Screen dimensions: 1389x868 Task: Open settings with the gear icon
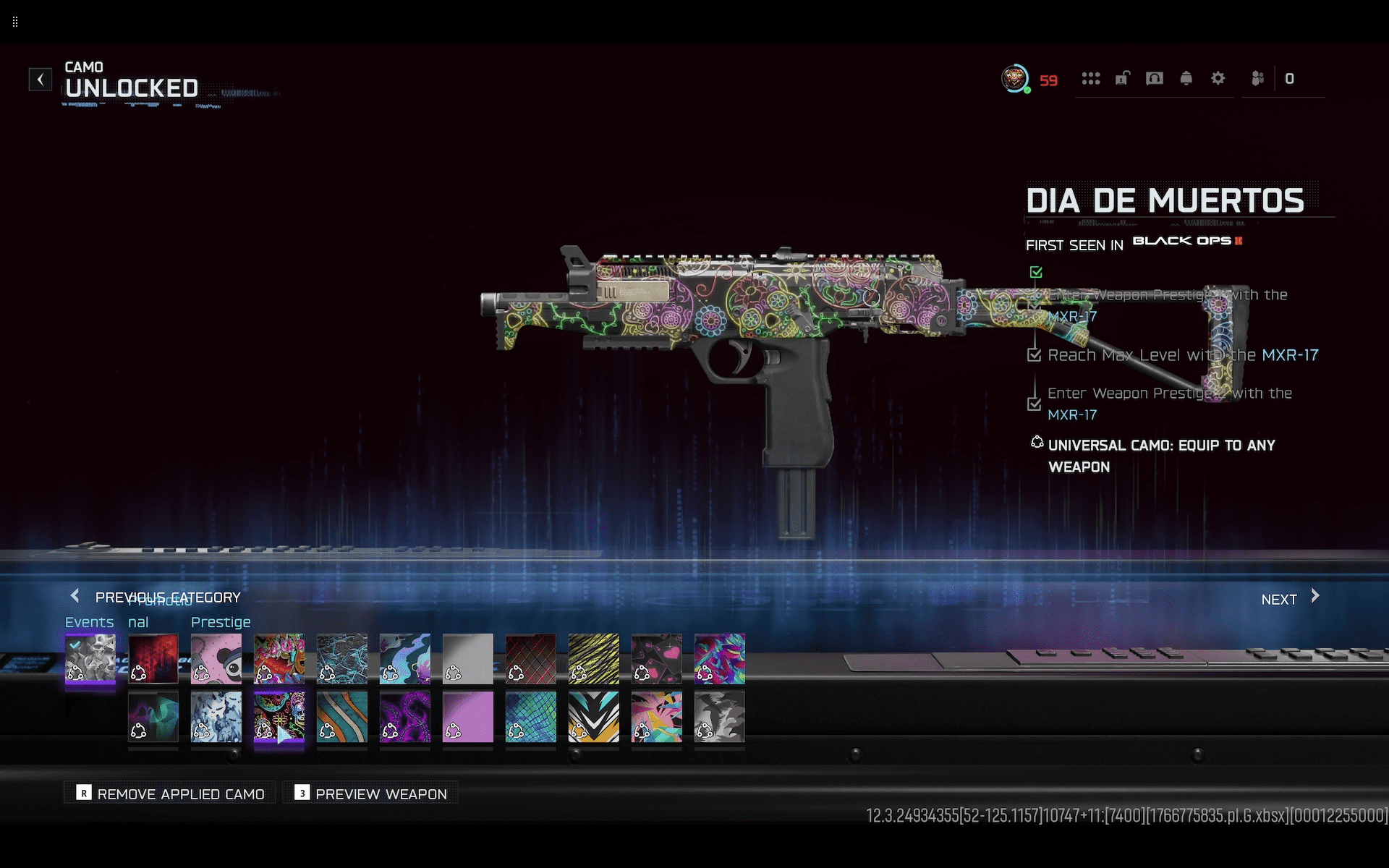pos(1218,79)
